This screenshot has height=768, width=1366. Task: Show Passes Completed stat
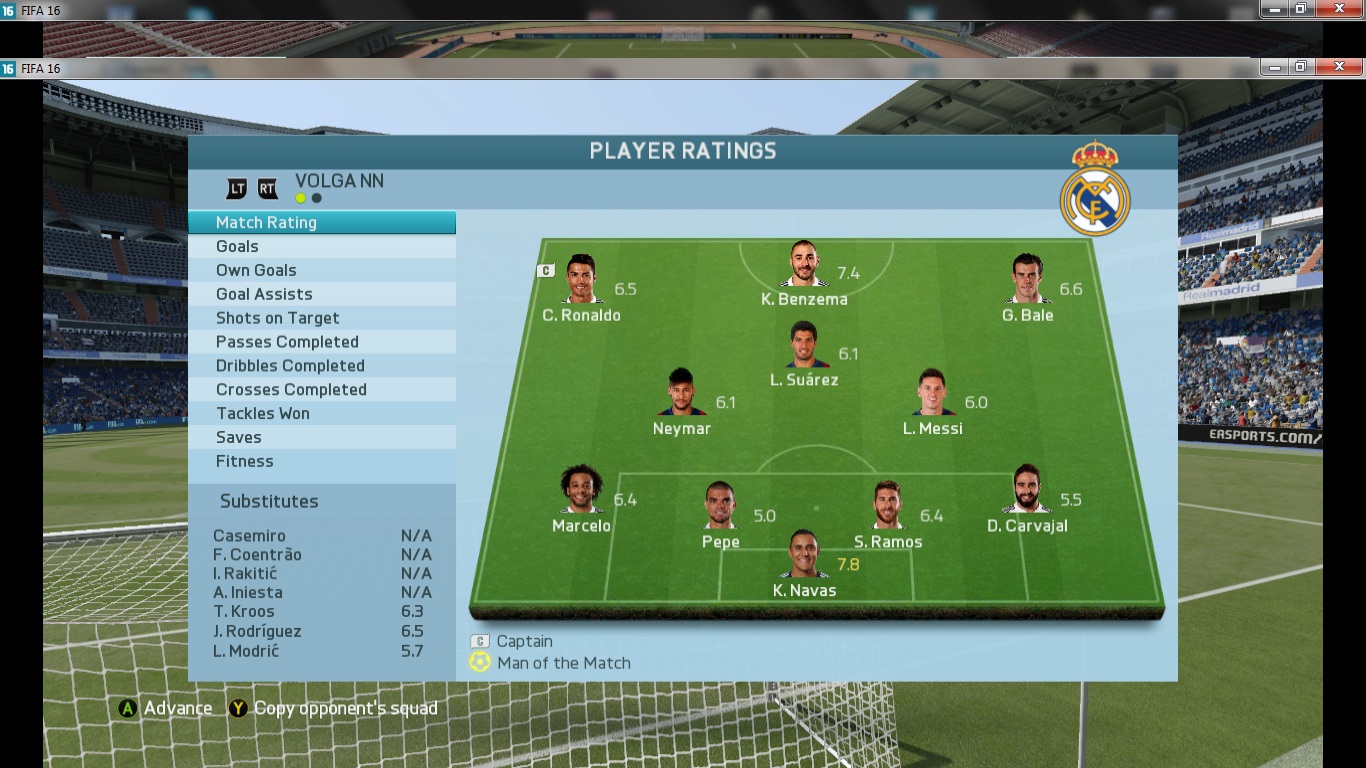pos(321,342)
